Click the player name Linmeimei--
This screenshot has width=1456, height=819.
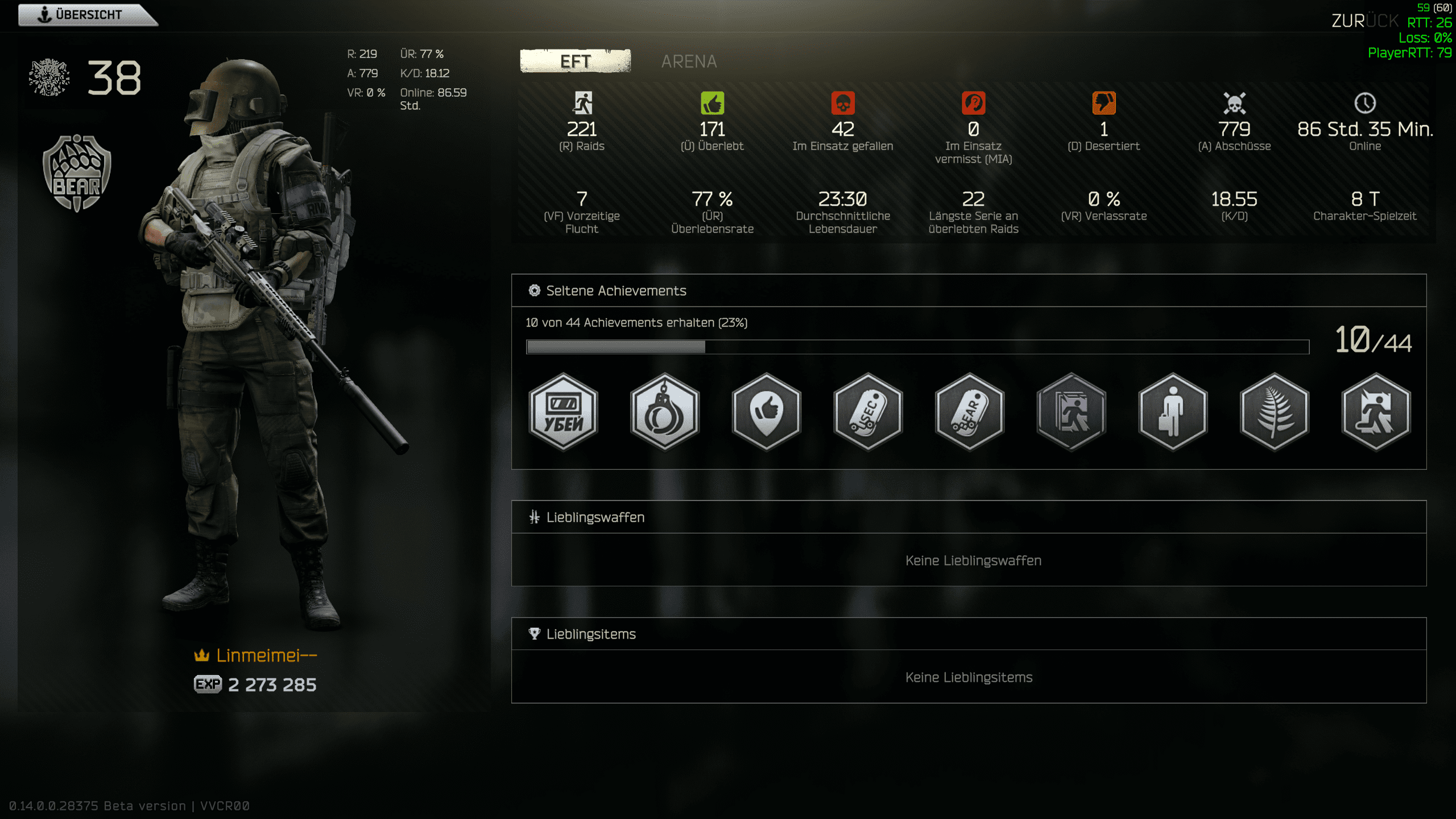[x=266, y=656]
